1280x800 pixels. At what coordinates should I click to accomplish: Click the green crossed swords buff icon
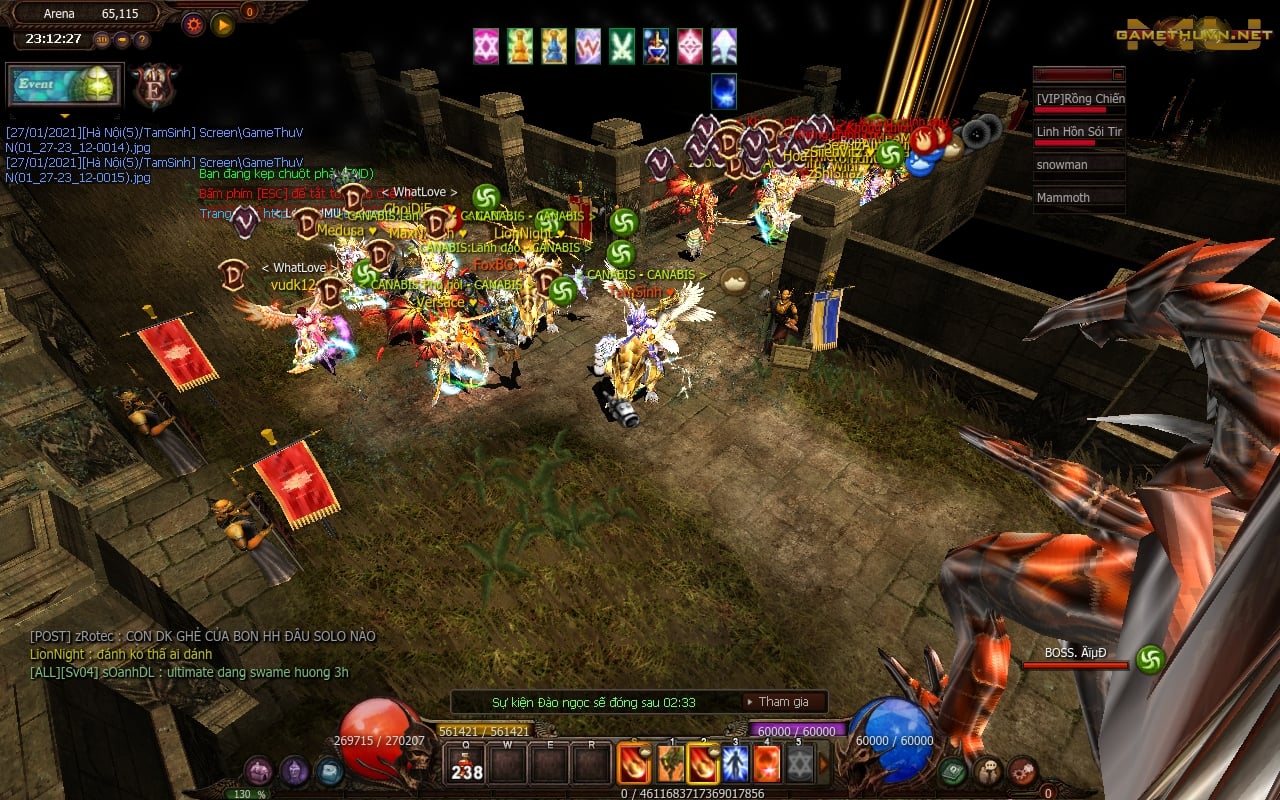click(622, 46)
